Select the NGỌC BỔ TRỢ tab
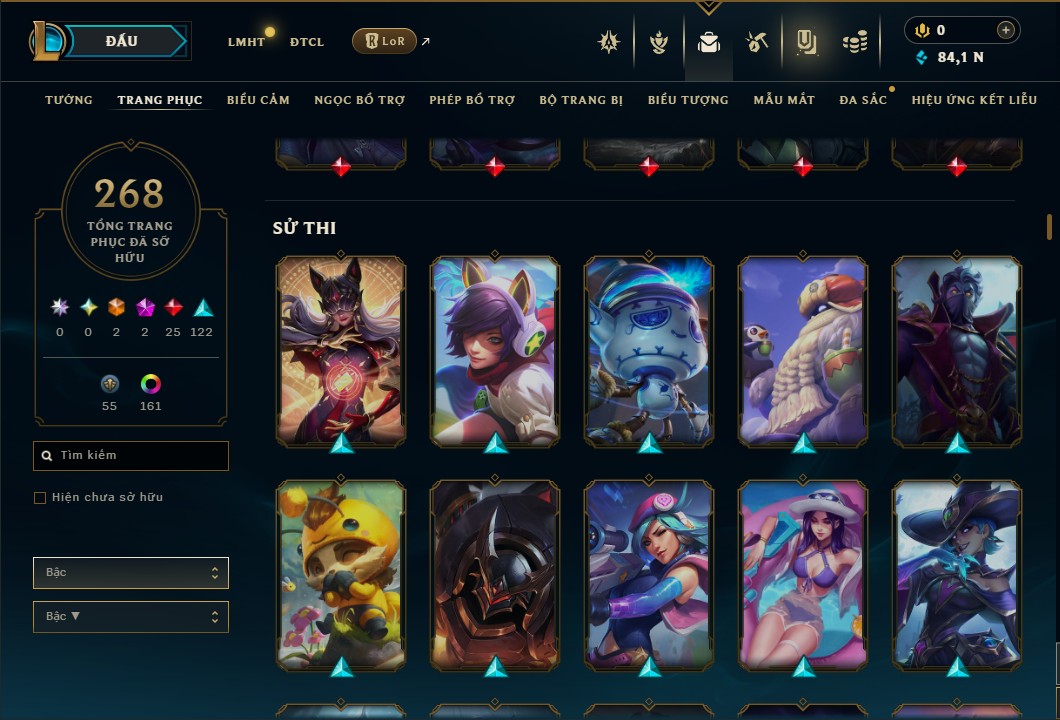Screen dimensions: 1060x720 (359, 100)
